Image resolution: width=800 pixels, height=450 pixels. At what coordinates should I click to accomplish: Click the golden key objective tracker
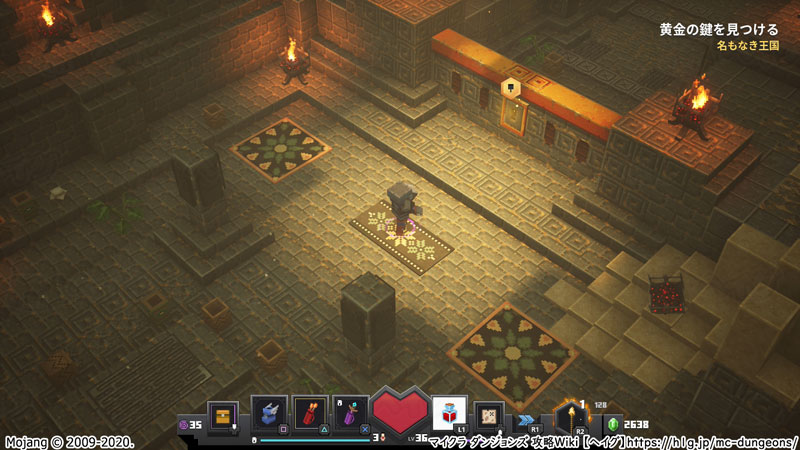tap(719, 30)
